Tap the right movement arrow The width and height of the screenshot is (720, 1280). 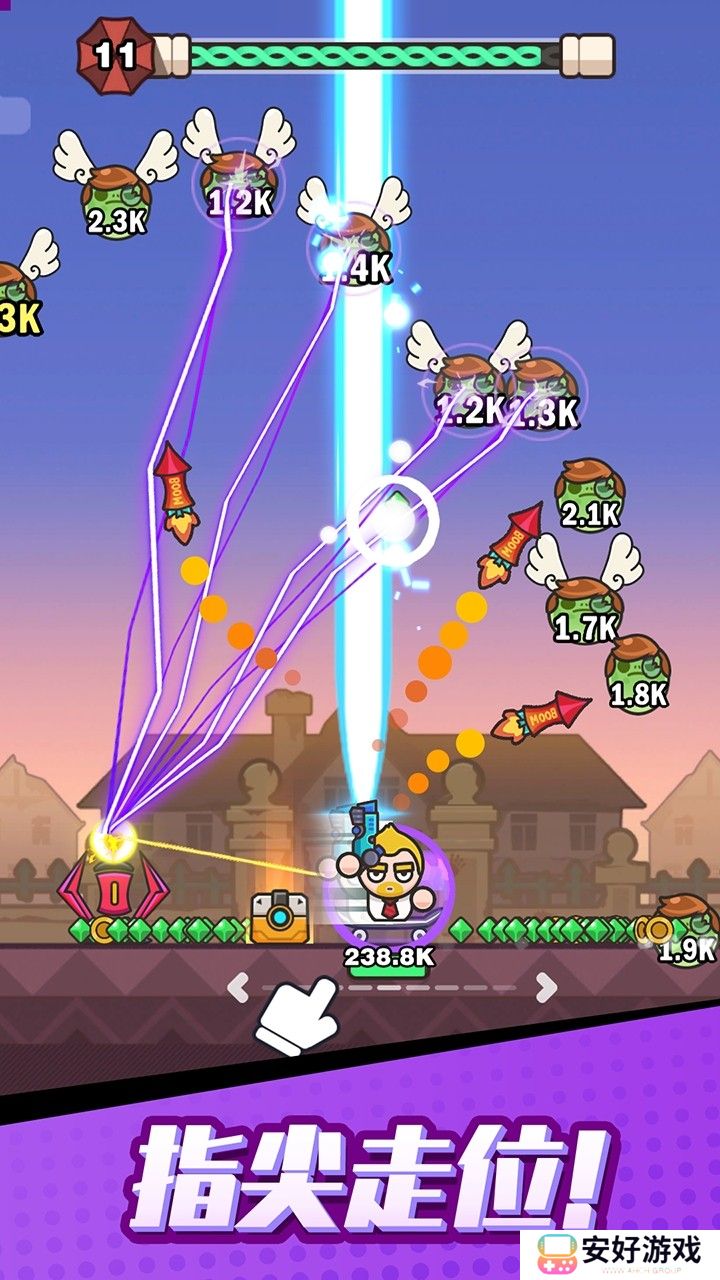coord(546,988)
